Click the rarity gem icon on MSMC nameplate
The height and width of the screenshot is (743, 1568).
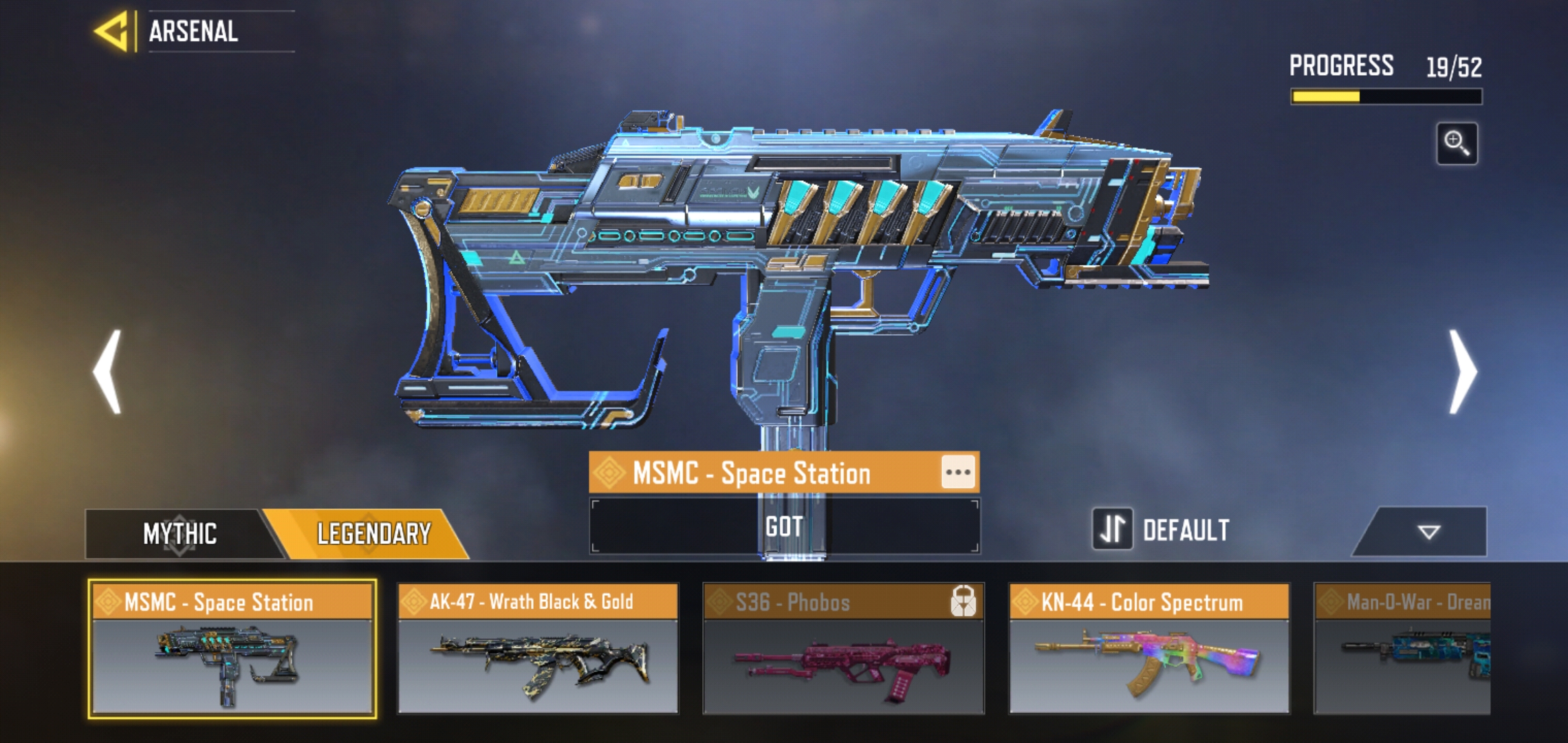pos(611,472)
